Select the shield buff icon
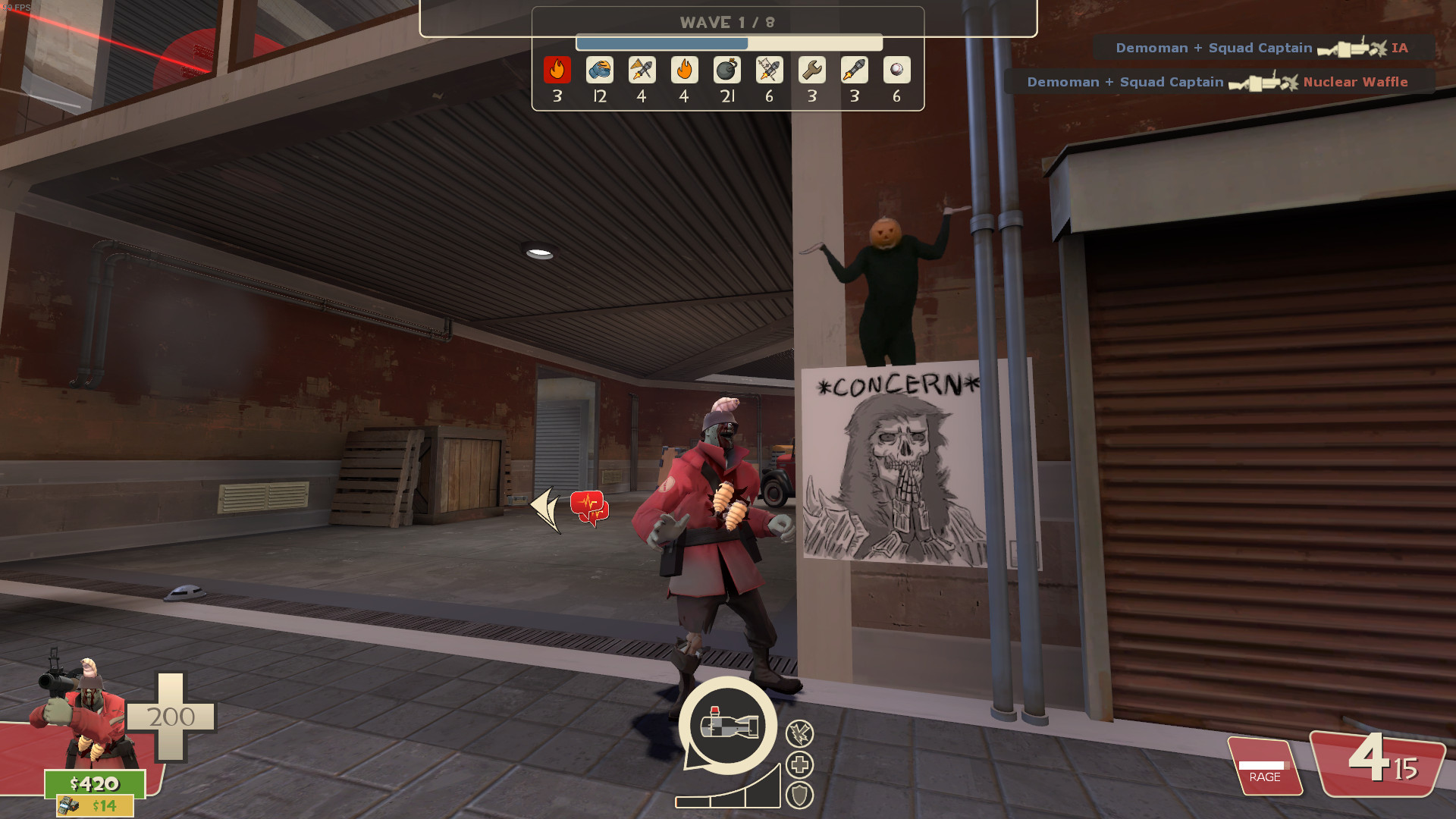 click(x=799, y=795)
